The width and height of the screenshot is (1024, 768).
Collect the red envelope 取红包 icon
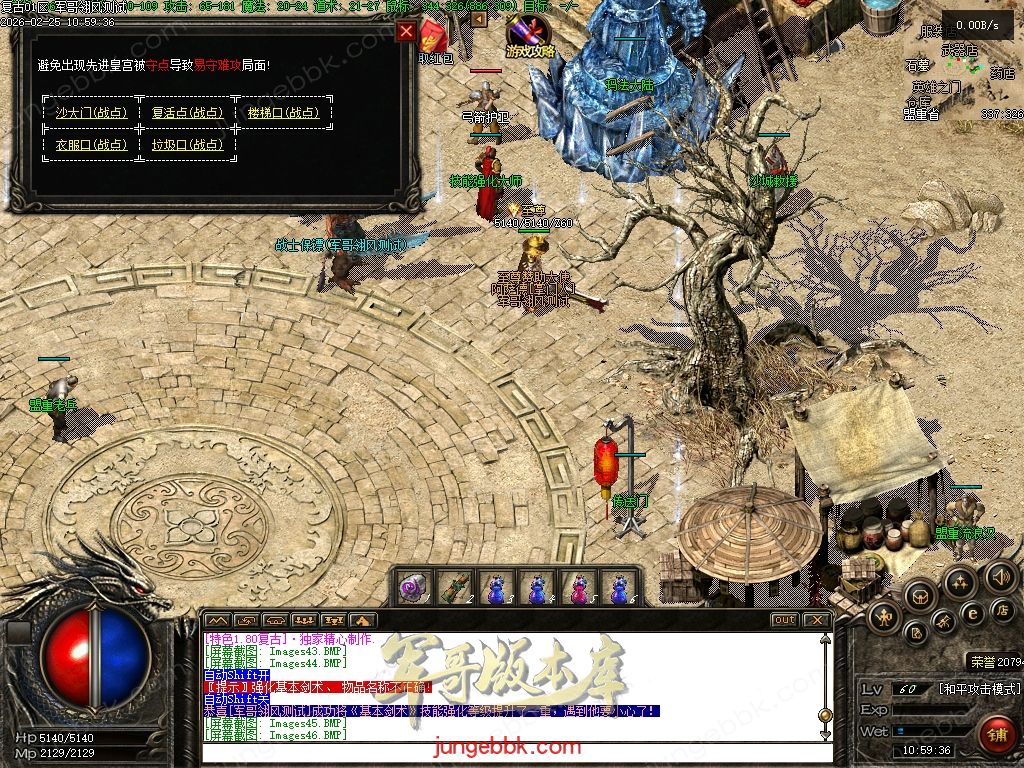click(435, 40)
